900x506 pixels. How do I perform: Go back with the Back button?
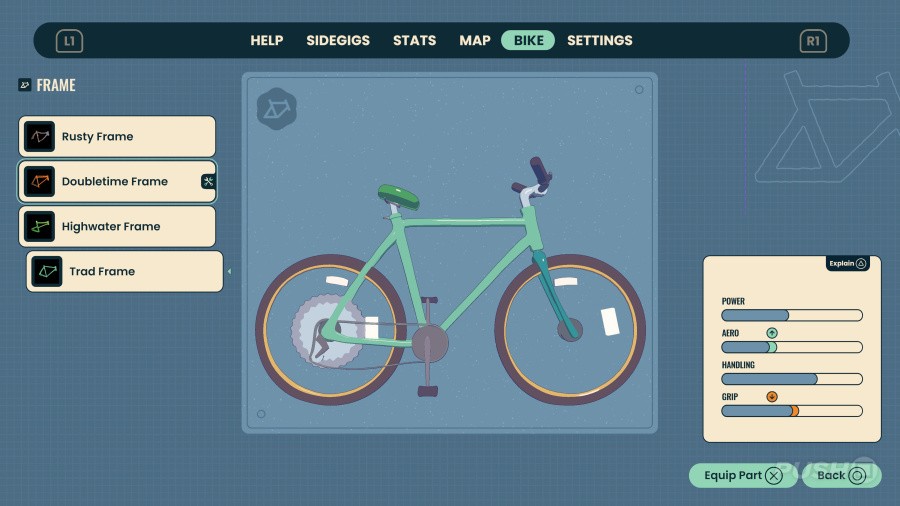tap(841, 476)
